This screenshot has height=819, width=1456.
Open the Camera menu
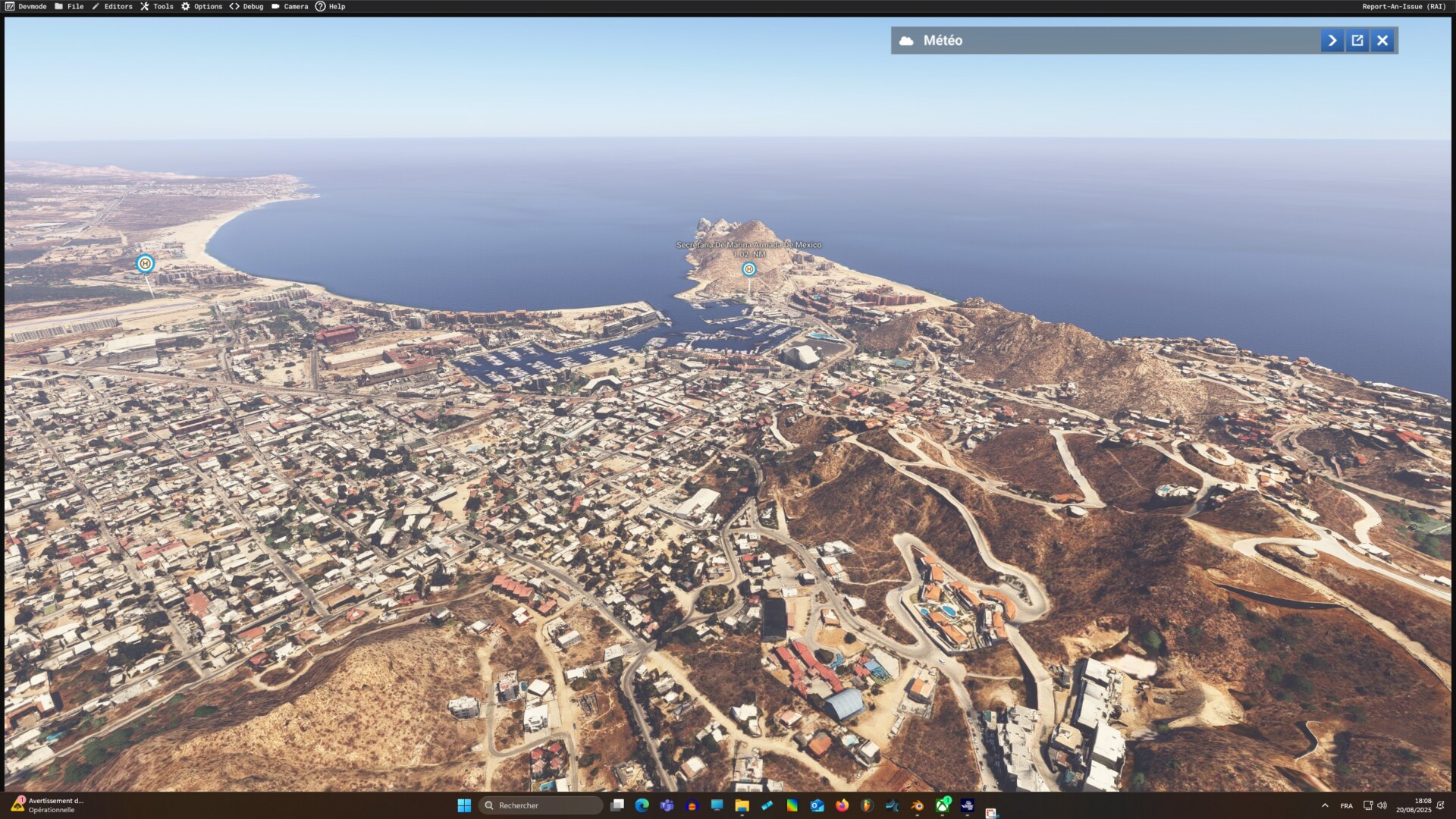pos(290,6)
